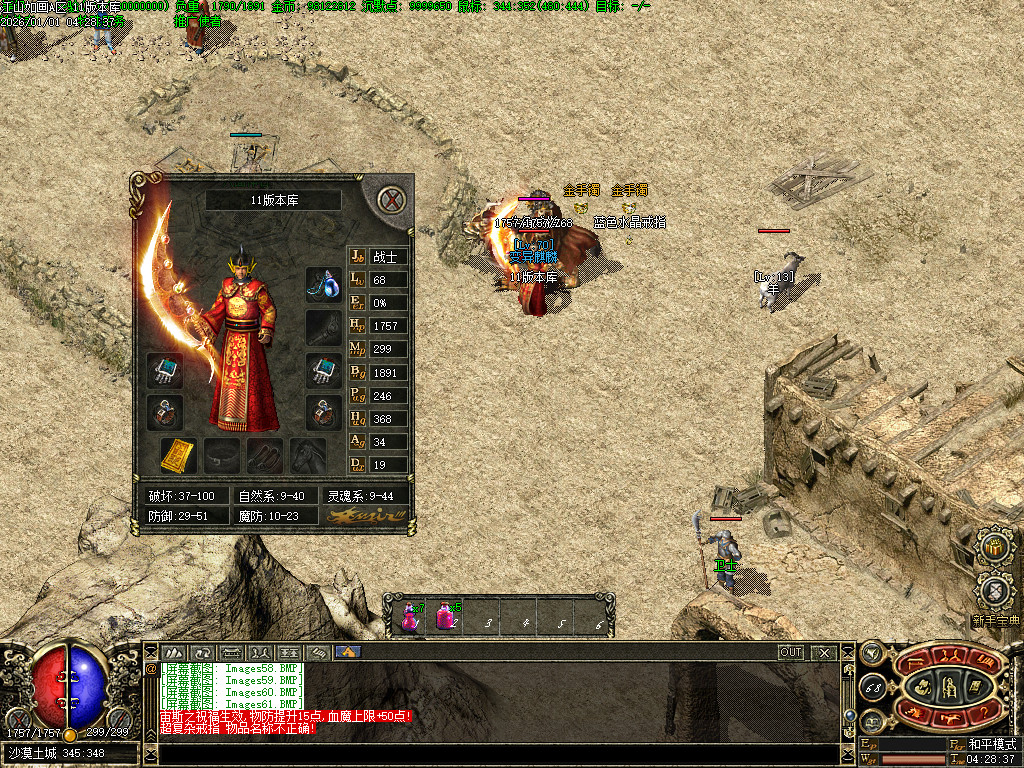Viewport: 1024px width, 768px height.
Task: Close the character equipment window
Action: 392,200
